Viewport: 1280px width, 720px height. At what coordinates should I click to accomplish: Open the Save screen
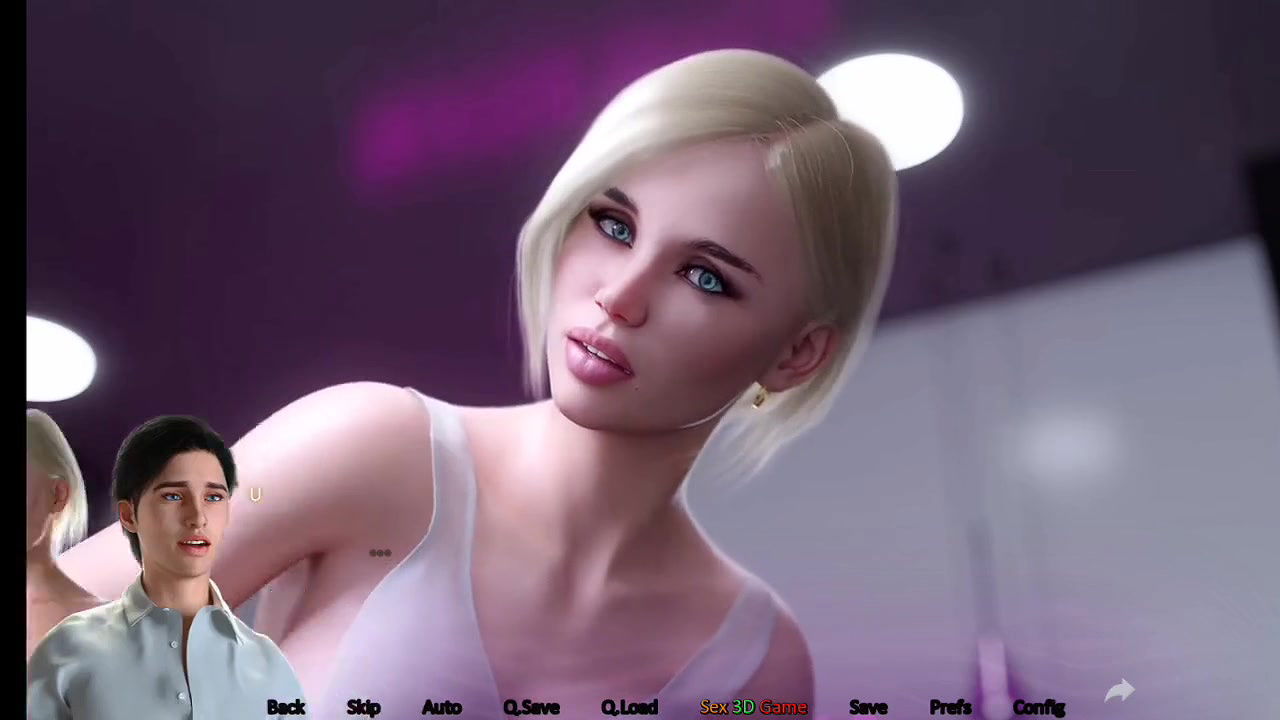click(868, 707)
